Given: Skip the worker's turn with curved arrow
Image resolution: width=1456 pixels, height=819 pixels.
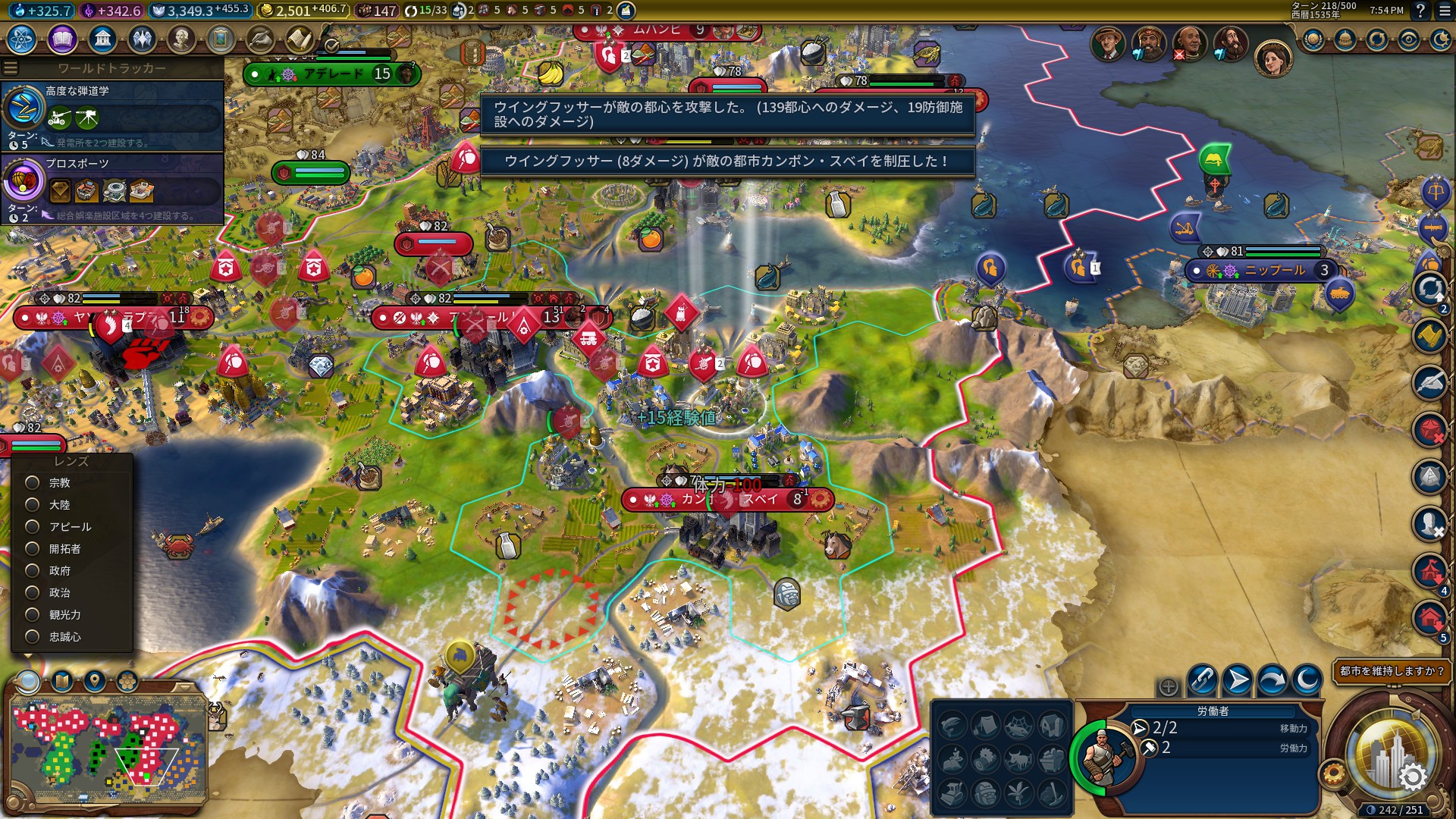Looking at the screenshot, I should [x=1272, y=679].
